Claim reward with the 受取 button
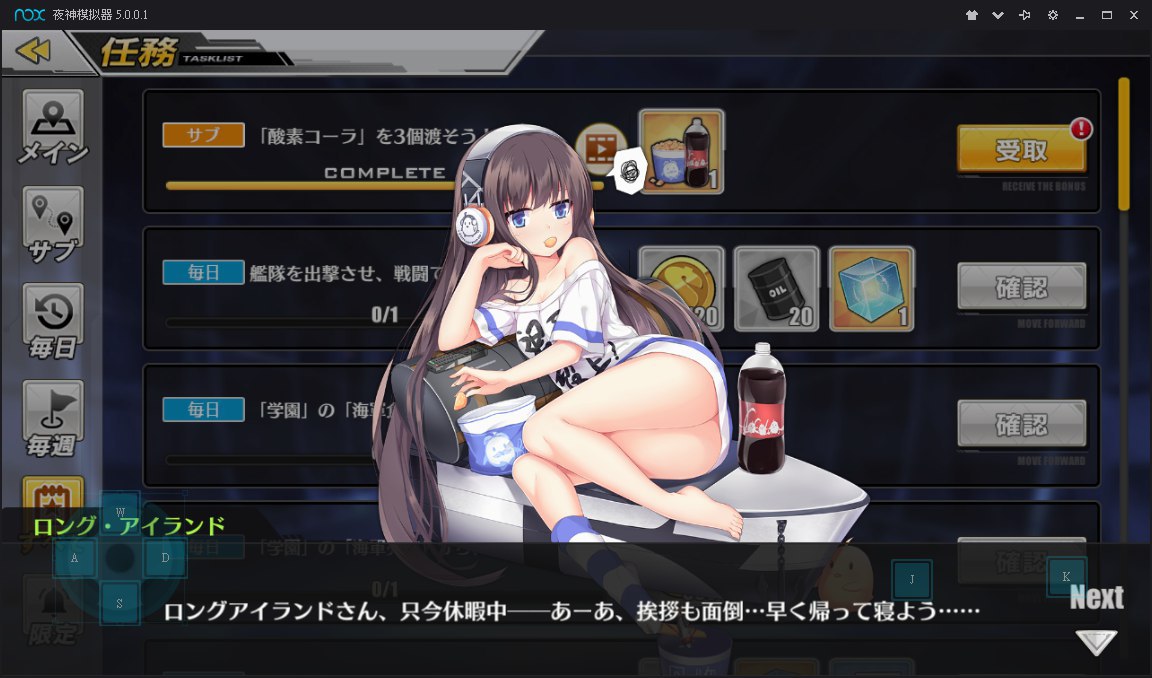Image resolution: width=1152 pixels, height=678 pixels. pos(1021,150)
